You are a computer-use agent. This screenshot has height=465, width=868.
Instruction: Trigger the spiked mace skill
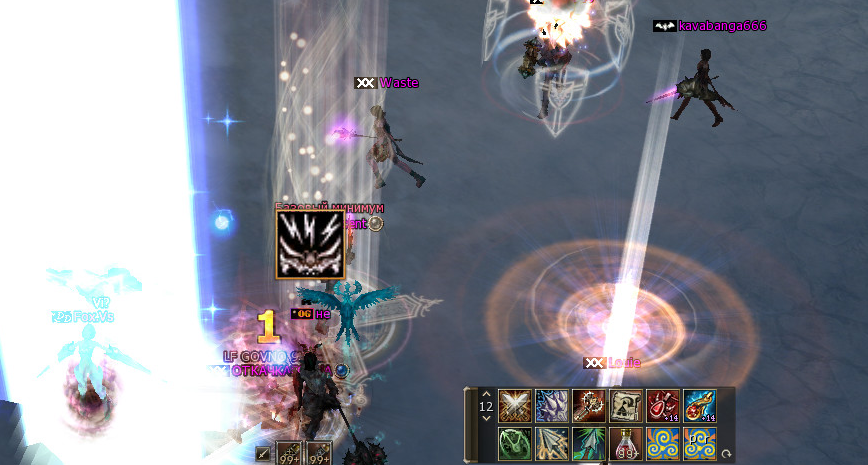point(589,406)
